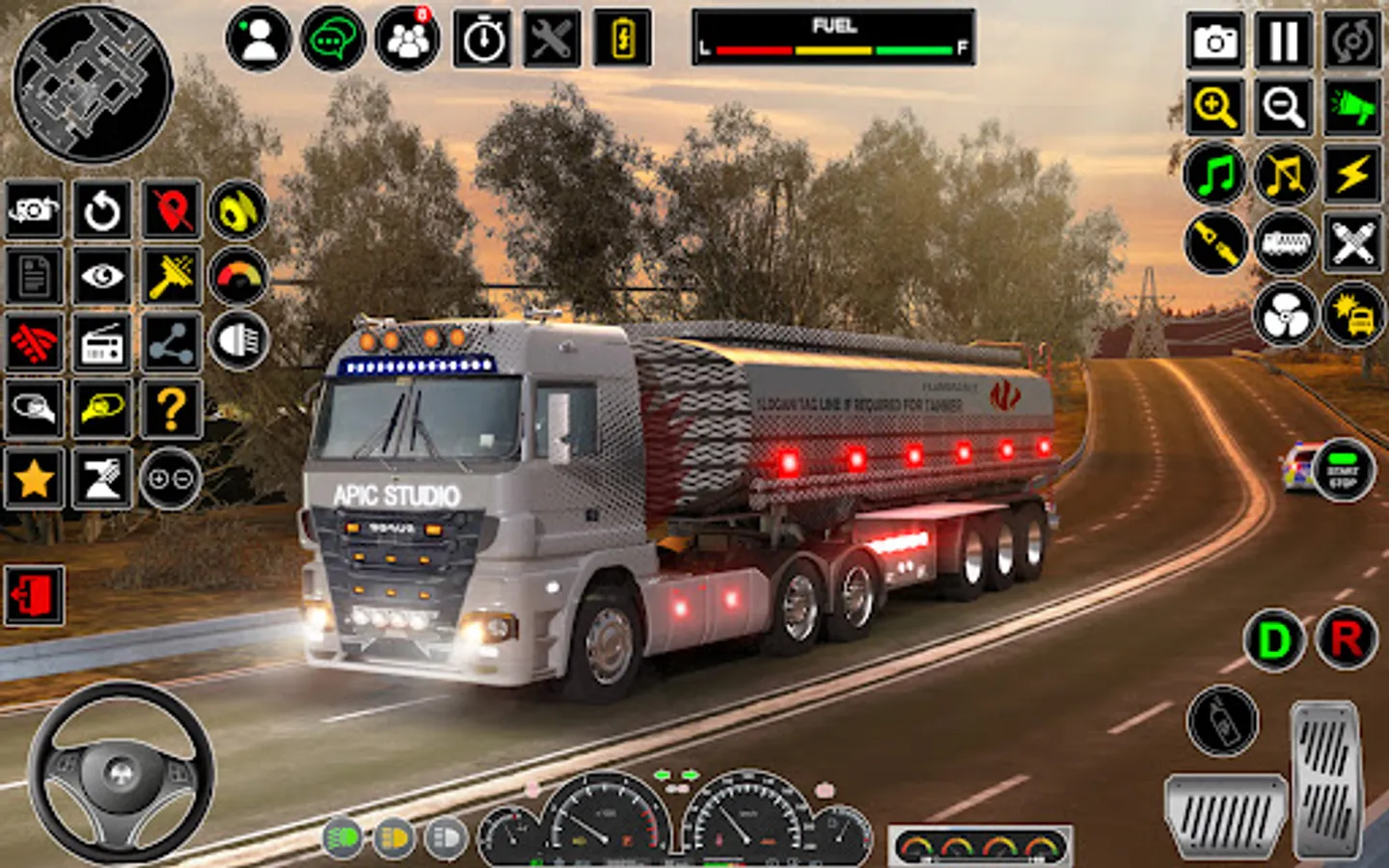Click the red exit door icon

[x=35, y=595]
